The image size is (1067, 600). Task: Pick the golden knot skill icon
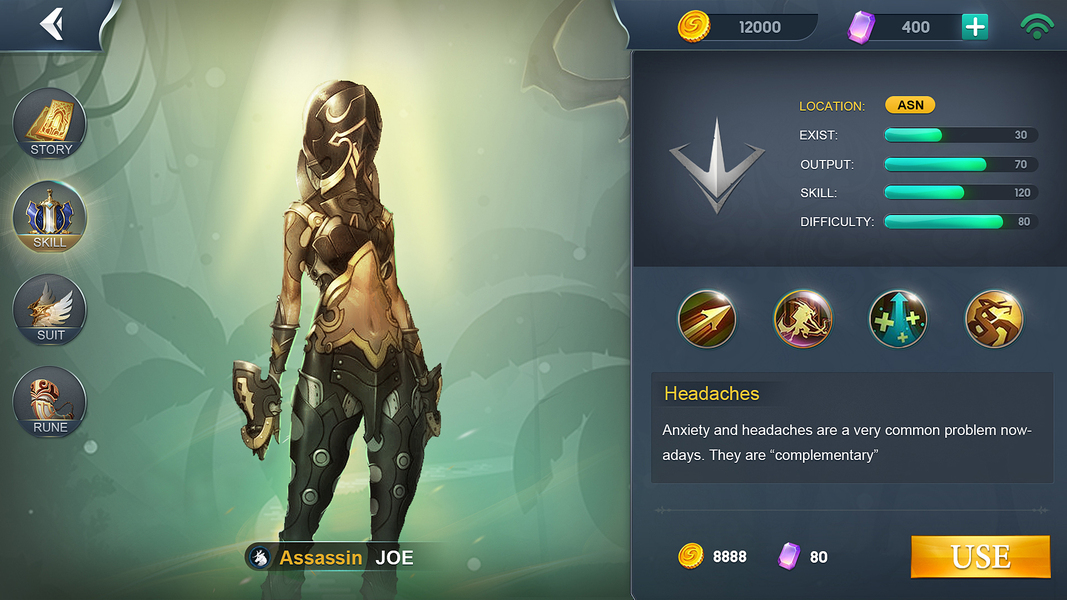[994, 319]
